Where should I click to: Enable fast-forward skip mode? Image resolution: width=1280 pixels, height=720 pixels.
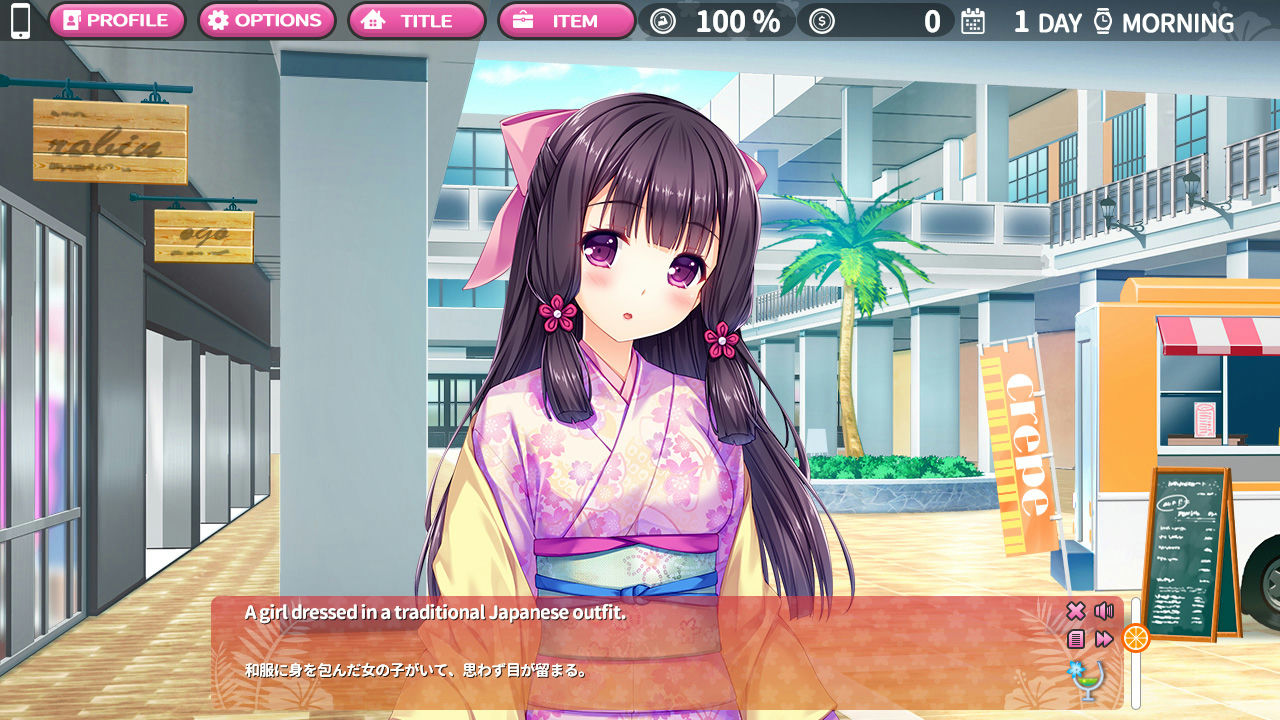tap(1103, 638)
